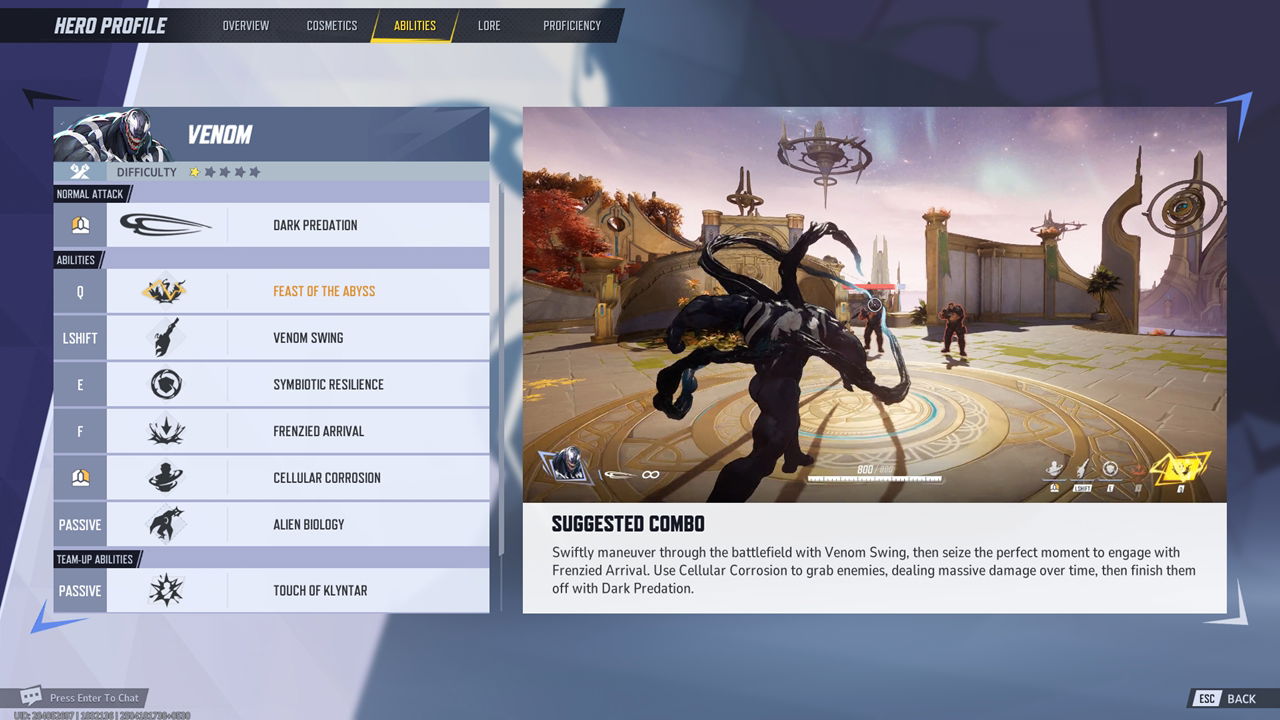
Task: View the Lore tab
Action: (x=489, y=25)
